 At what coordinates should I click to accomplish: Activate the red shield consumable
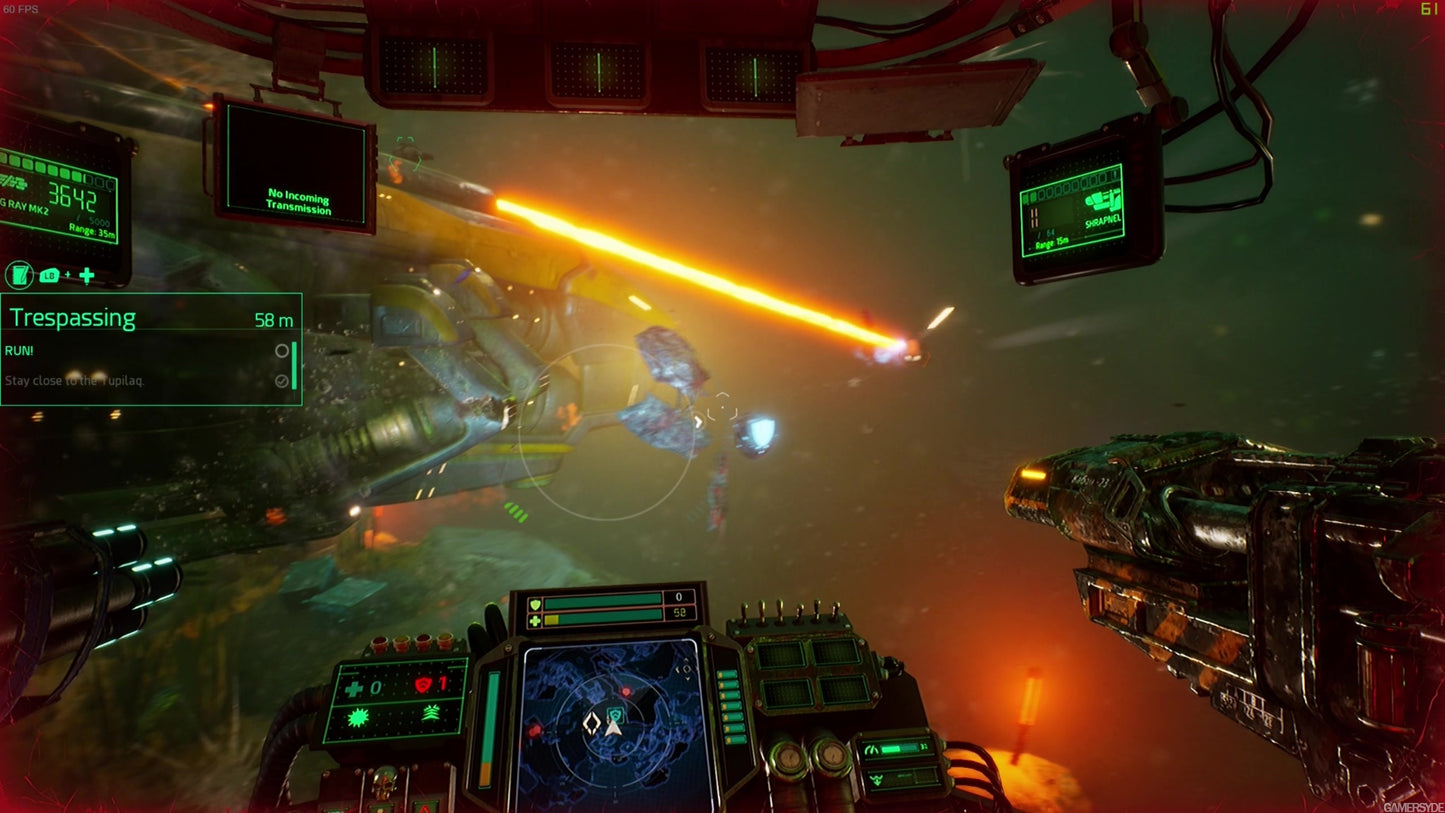(426, 686)
